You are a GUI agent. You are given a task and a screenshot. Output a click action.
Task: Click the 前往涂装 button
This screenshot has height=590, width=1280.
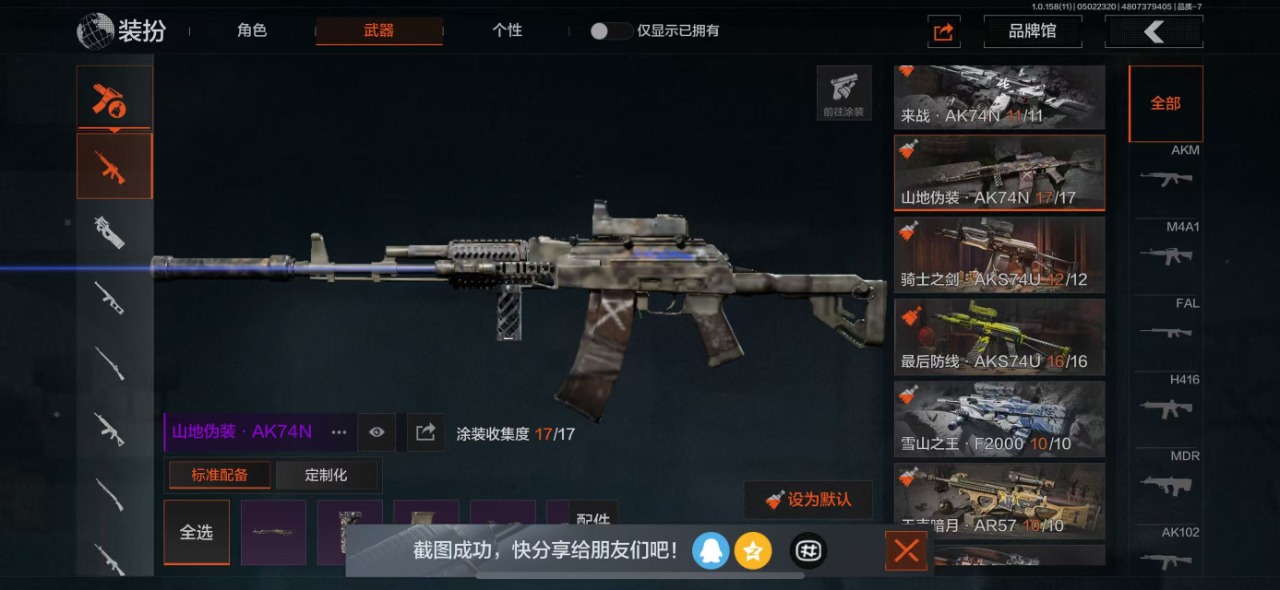tap(843, 94)
